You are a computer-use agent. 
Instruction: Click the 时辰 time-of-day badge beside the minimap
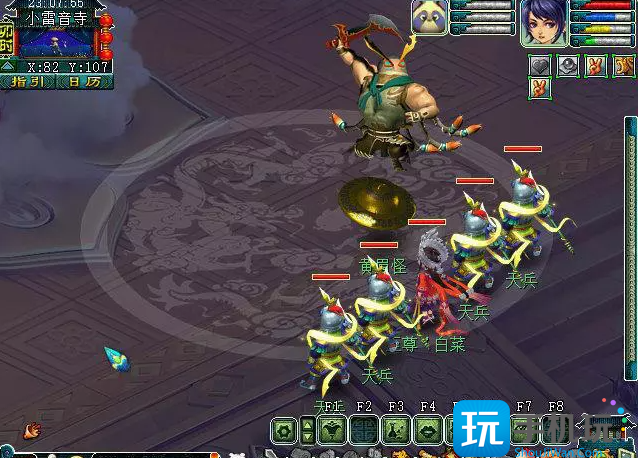point(7,39)
